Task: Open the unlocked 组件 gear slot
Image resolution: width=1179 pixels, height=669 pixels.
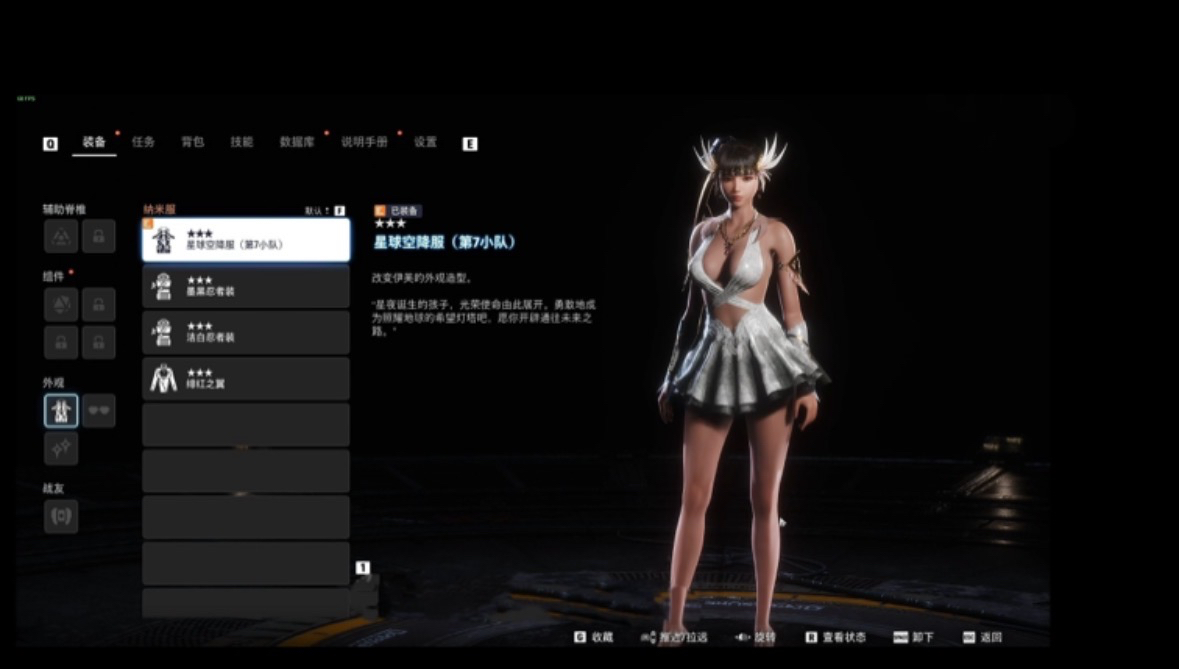Action: (x=61, y=304)
